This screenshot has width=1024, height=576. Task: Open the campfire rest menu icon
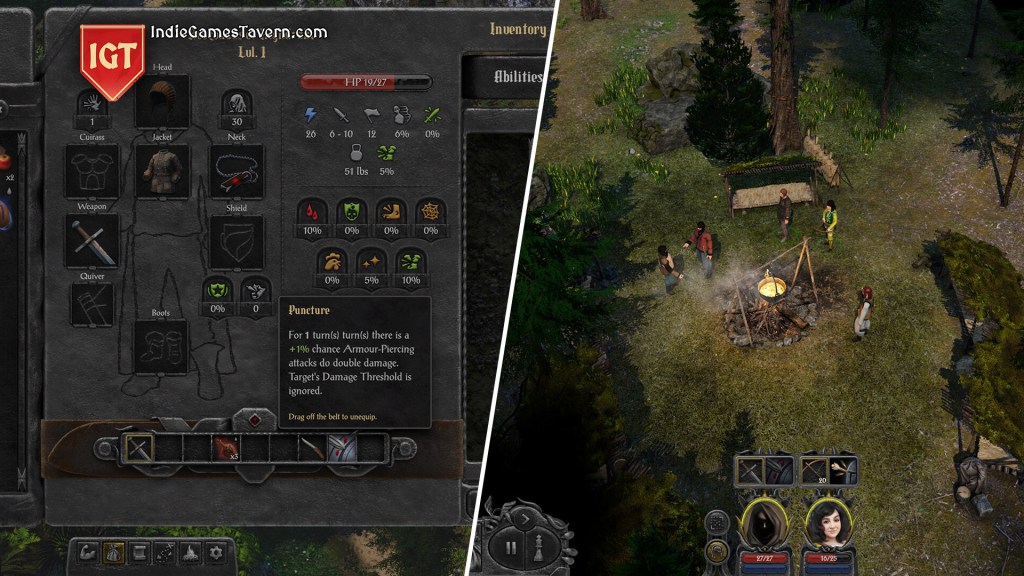pyautogui.click(x=191, y=551)
